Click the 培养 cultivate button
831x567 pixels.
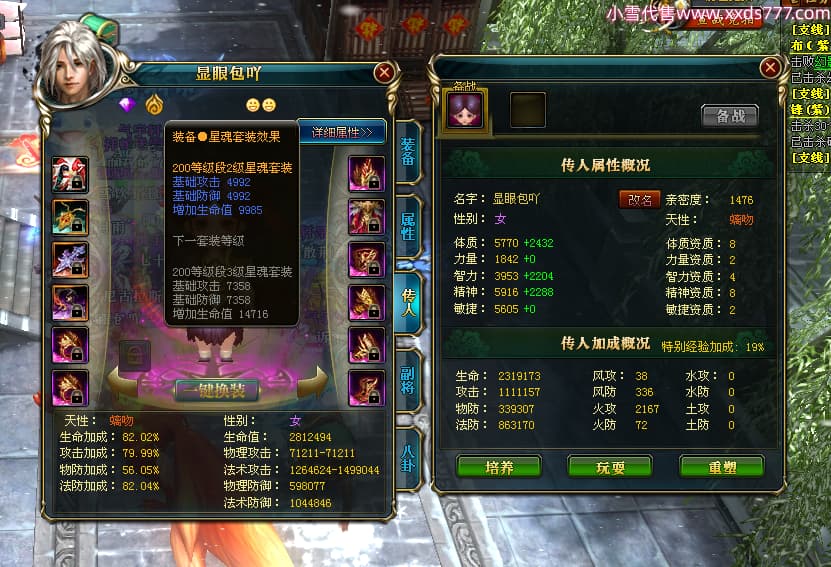pyautogui.click(x=498, y=466)
